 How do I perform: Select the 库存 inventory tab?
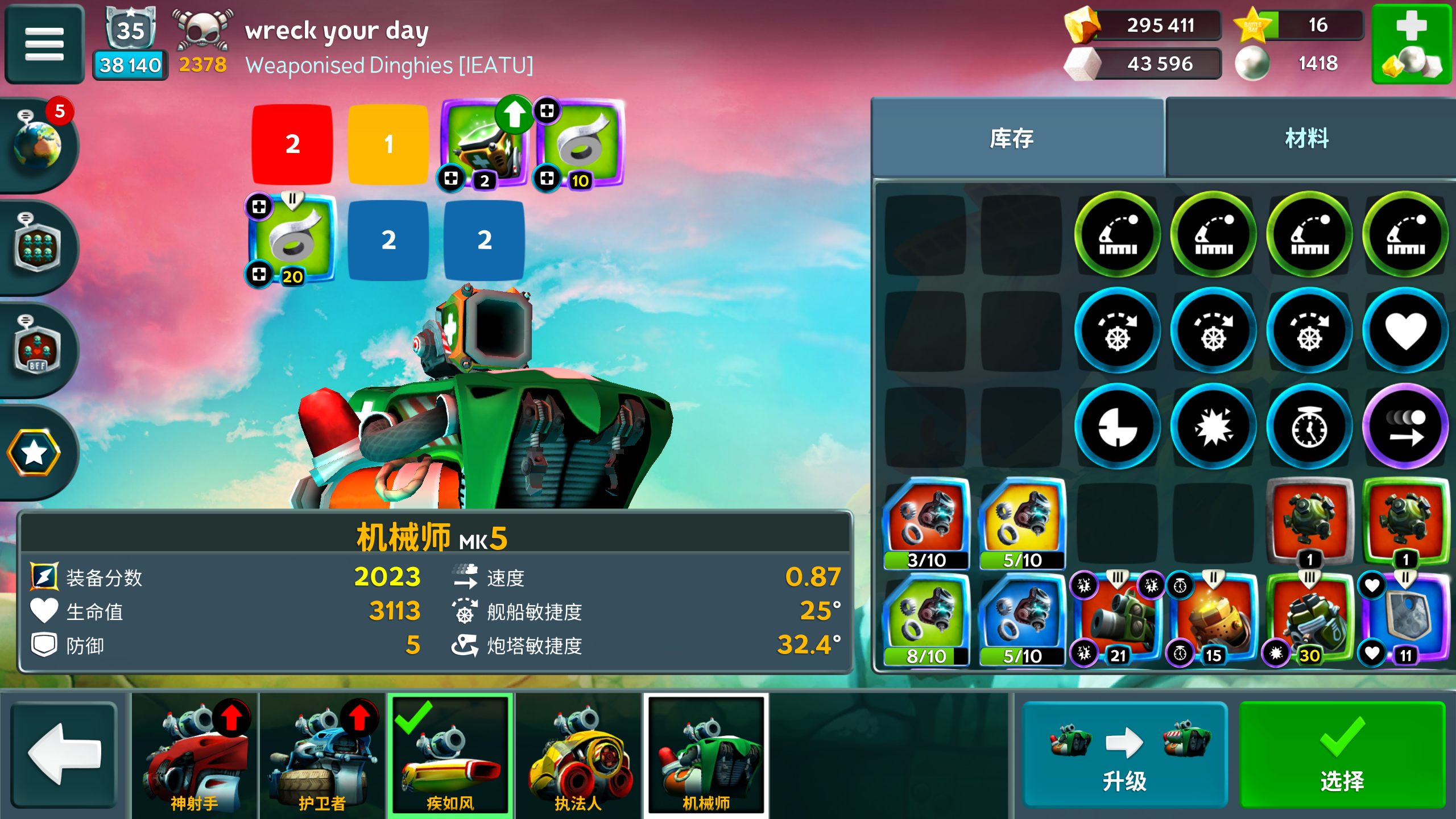[1012, 138]
